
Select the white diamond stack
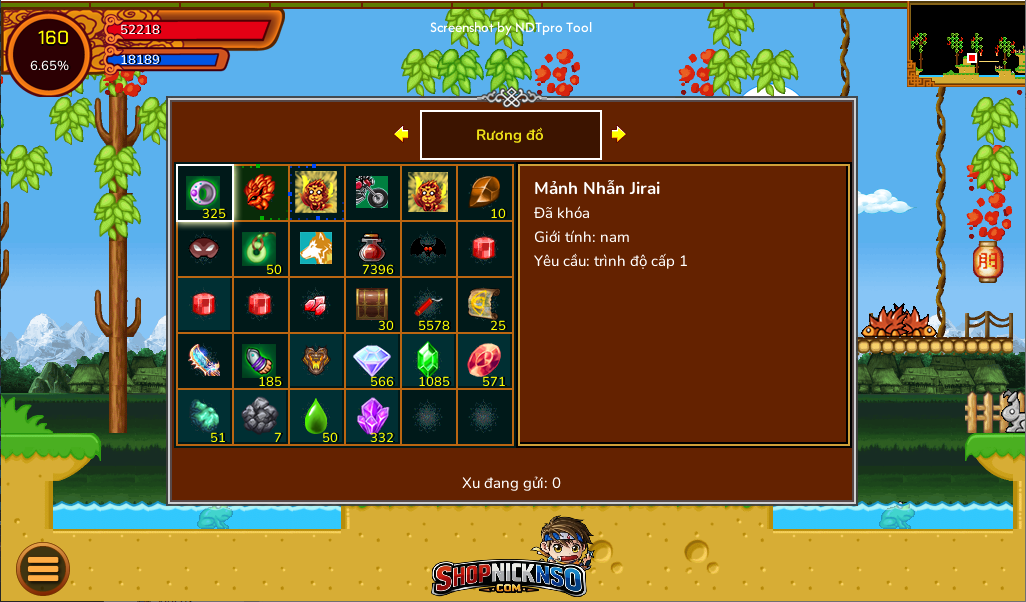pyautogui.click(x=373, y=361)
